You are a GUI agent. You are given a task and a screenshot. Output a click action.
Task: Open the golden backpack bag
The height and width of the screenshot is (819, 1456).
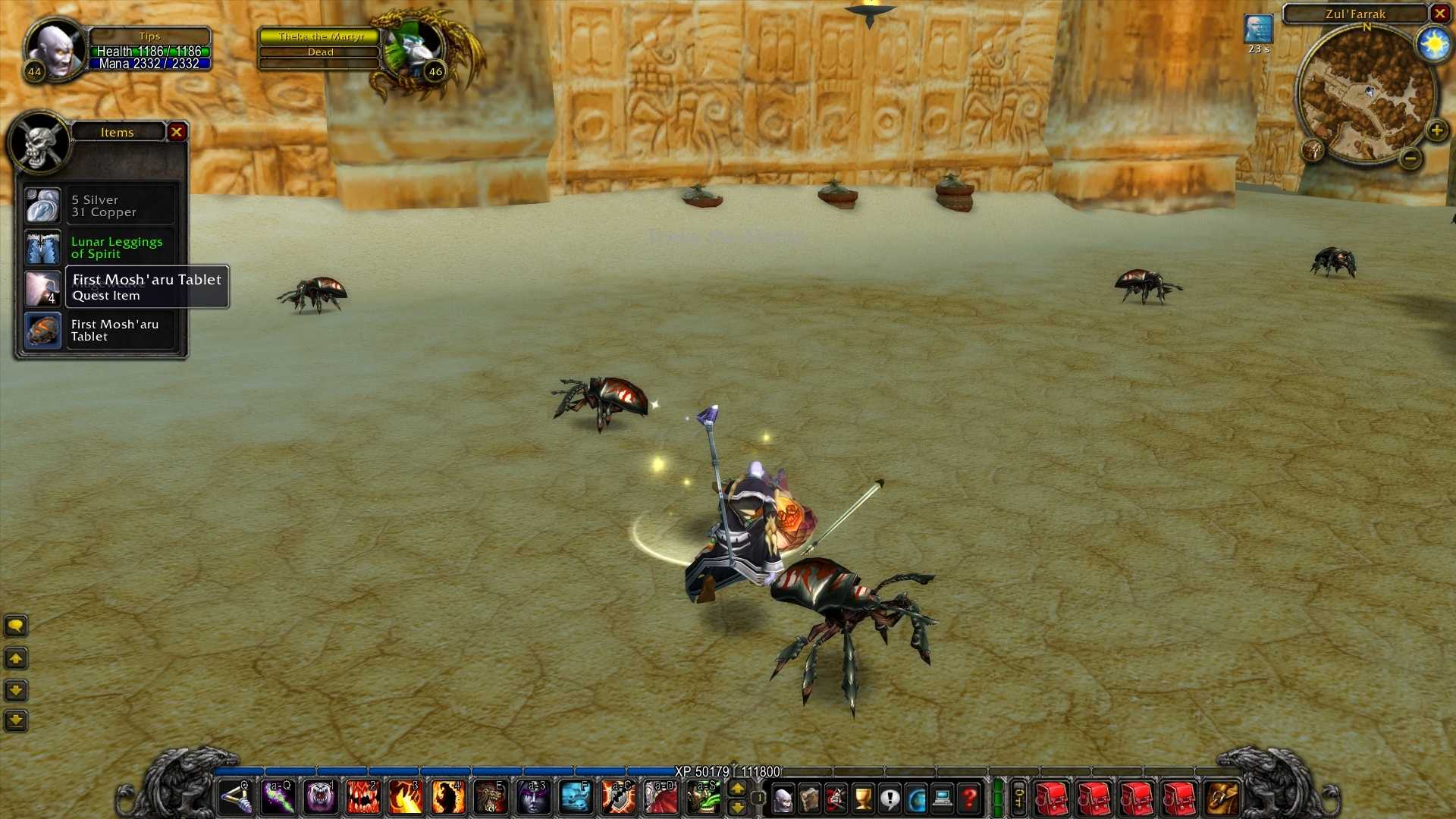point(1221,799)
